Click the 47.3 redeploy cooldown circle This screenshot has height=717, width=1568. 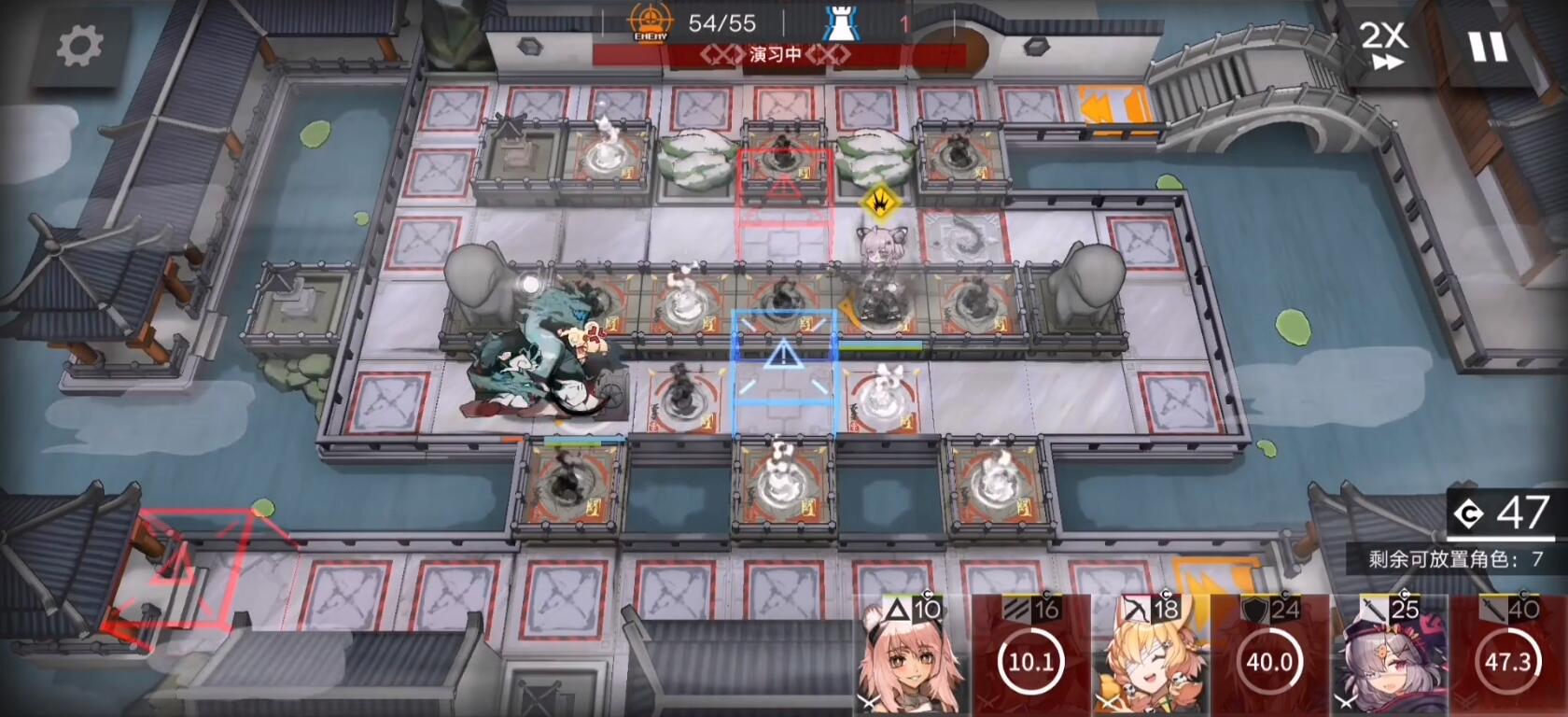point(1506,660)
